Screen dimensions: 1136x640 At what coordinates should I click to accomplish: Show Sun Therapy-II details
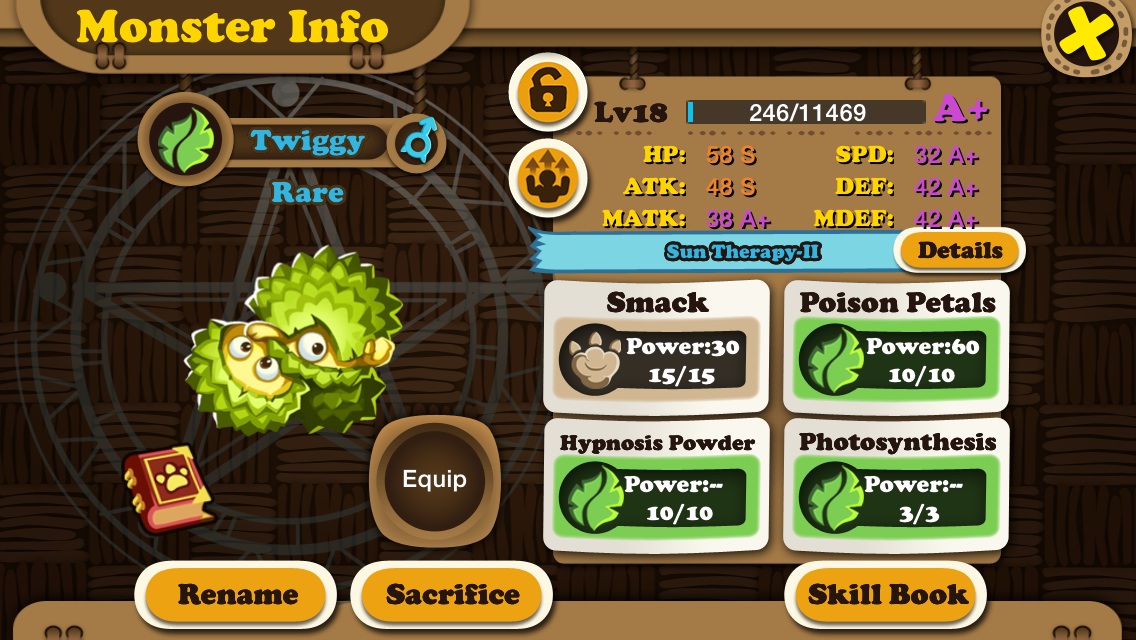tap(959, 251)
